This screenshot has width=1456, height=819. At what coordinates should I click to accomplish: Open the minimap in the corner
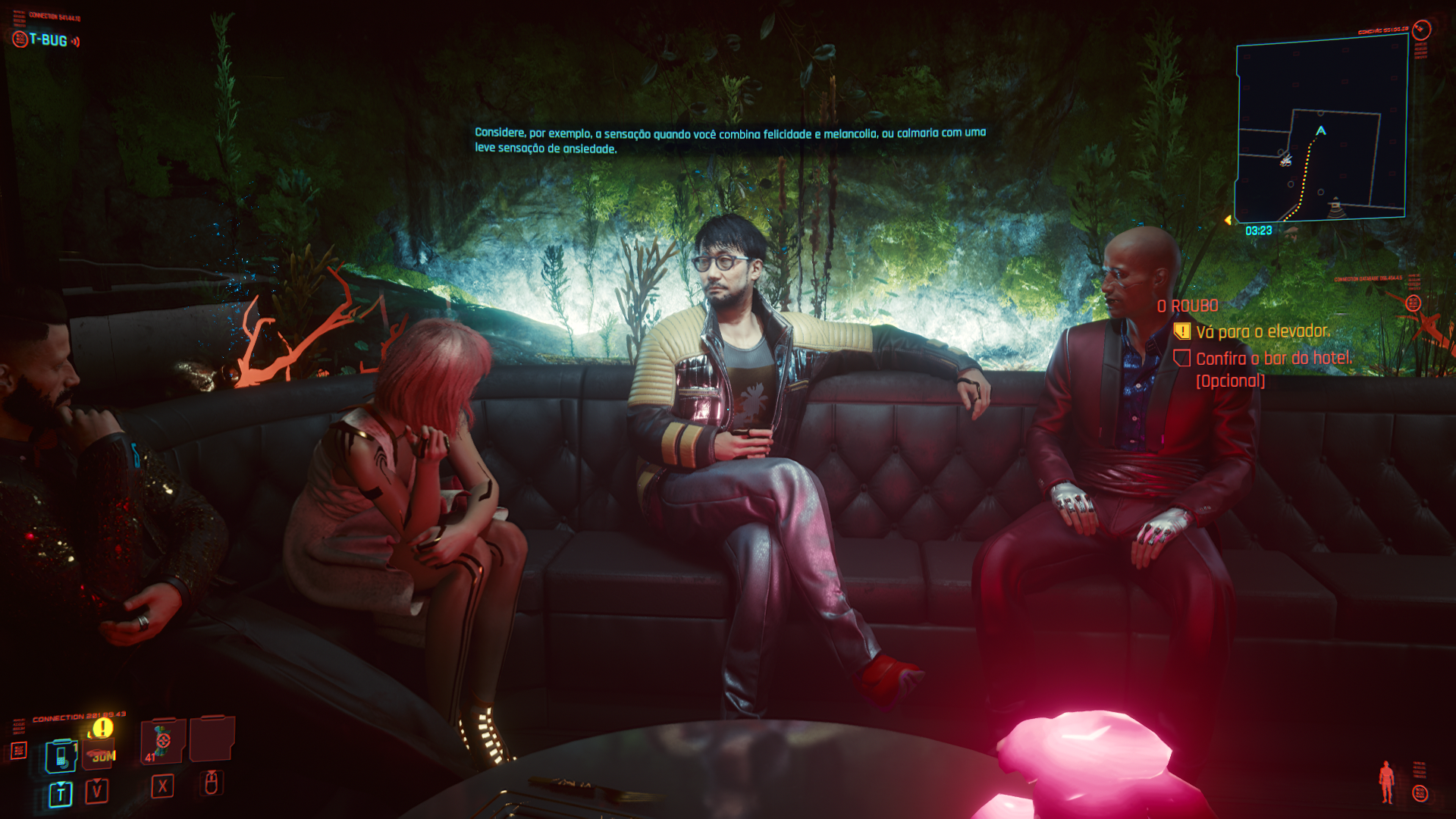click(1321, 129)
